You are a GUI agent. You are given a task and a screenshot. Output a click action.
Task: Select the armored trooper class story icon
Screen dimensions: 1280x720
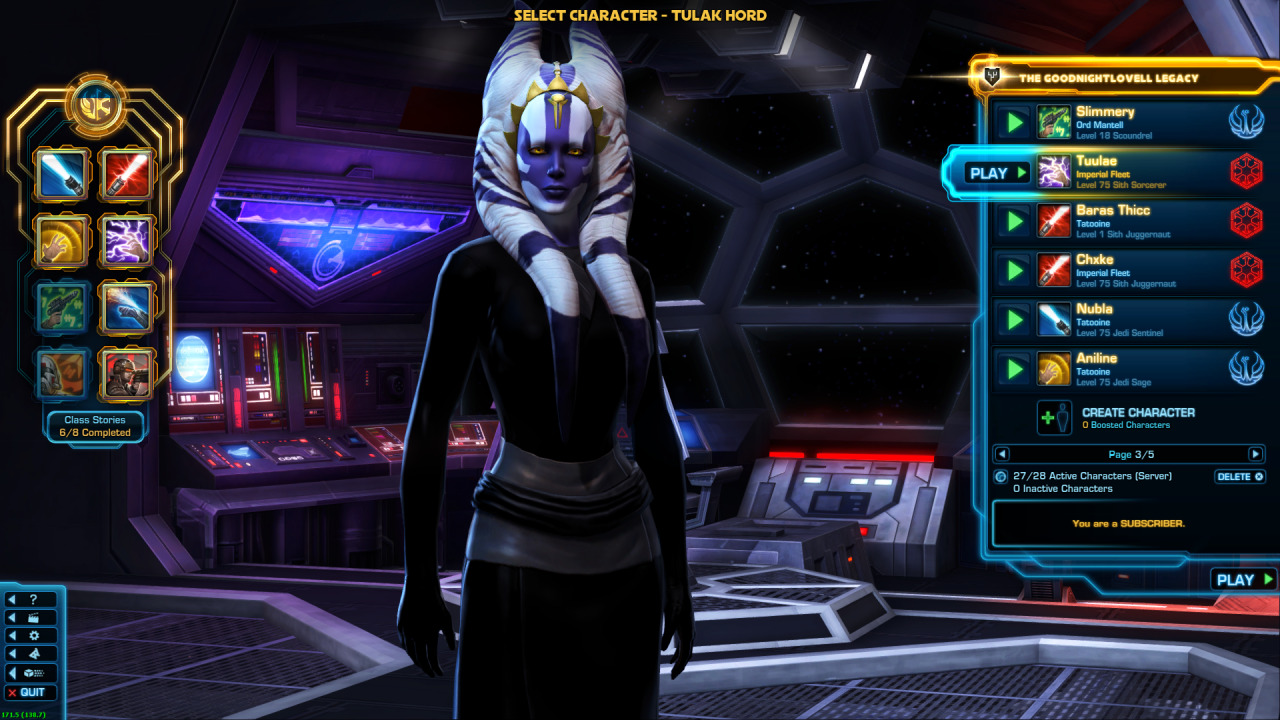tap(126, 373)
